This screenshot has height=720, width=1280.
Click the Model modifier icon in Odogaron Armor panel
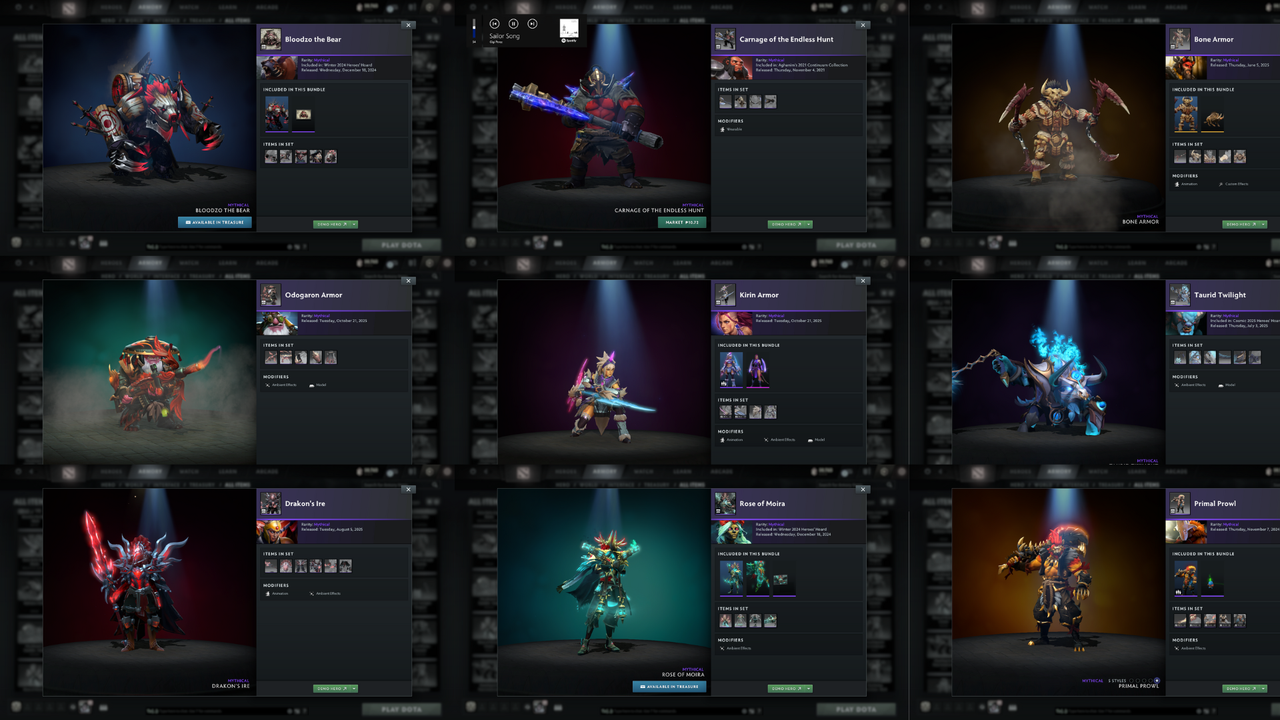coord(312,385)
